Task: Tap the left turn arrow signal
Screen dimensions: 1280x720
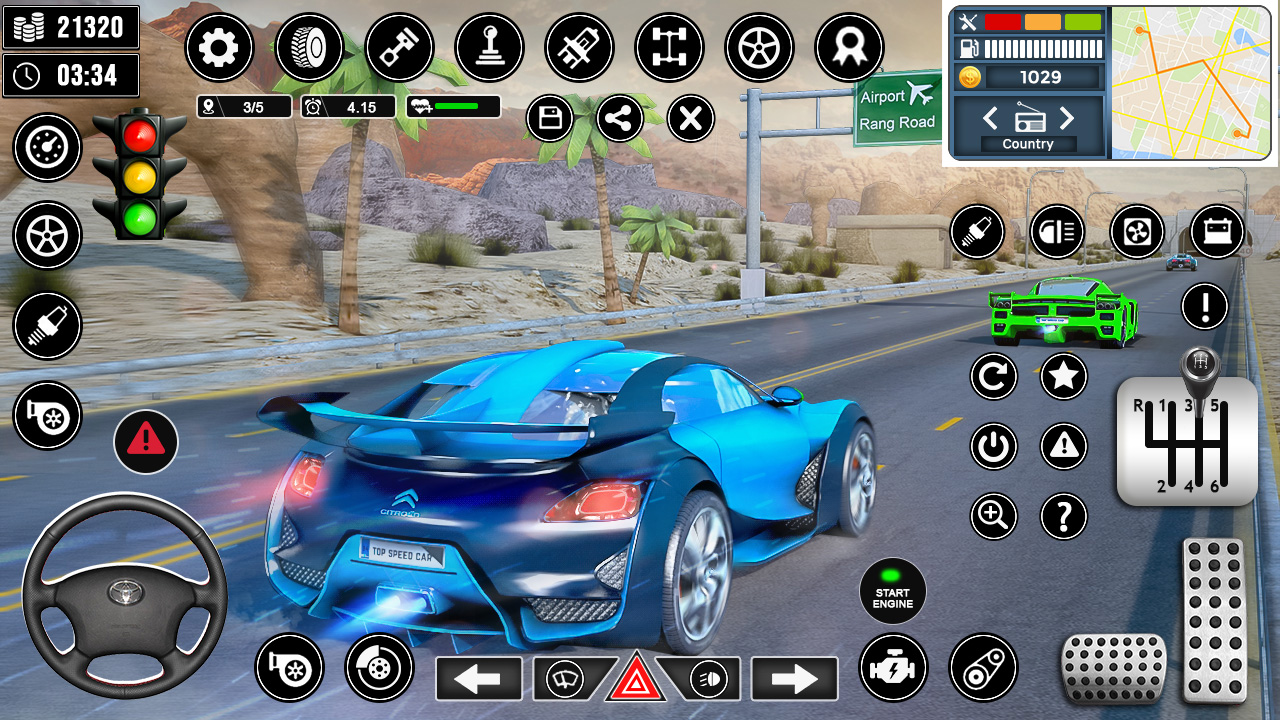Action: tap(479, 679)
